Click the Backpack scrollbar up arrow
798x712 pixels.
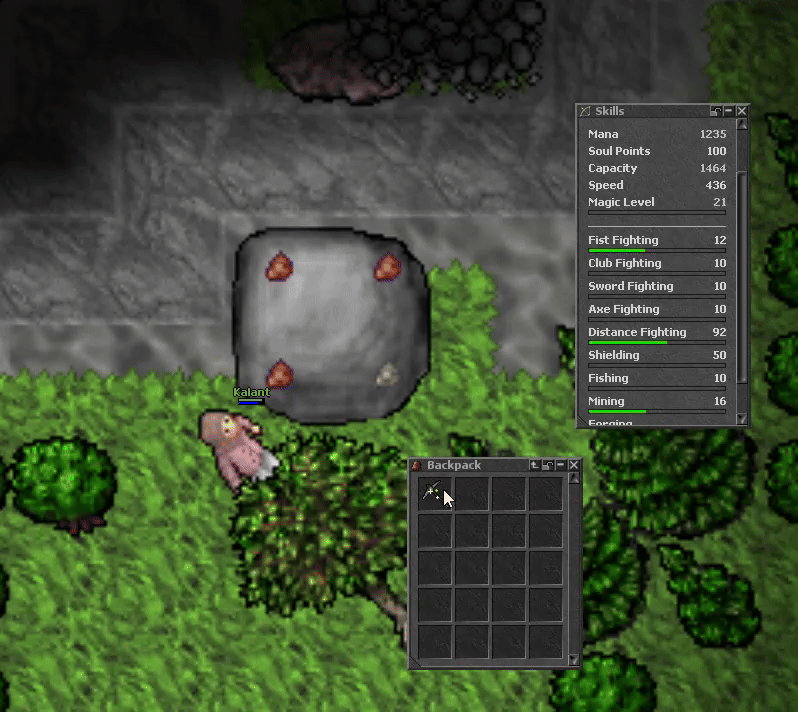[x=574, y=478]
